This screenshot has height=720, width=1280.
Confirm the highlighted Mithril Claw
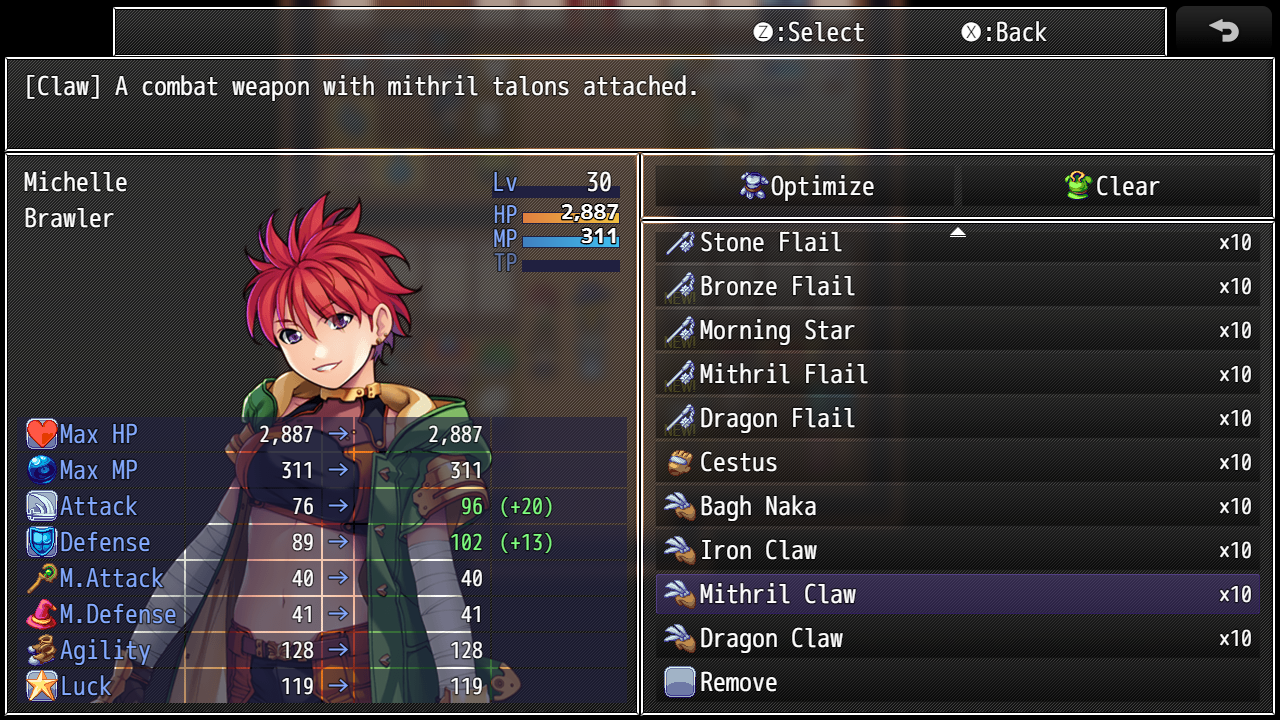[x=957, y=595]
